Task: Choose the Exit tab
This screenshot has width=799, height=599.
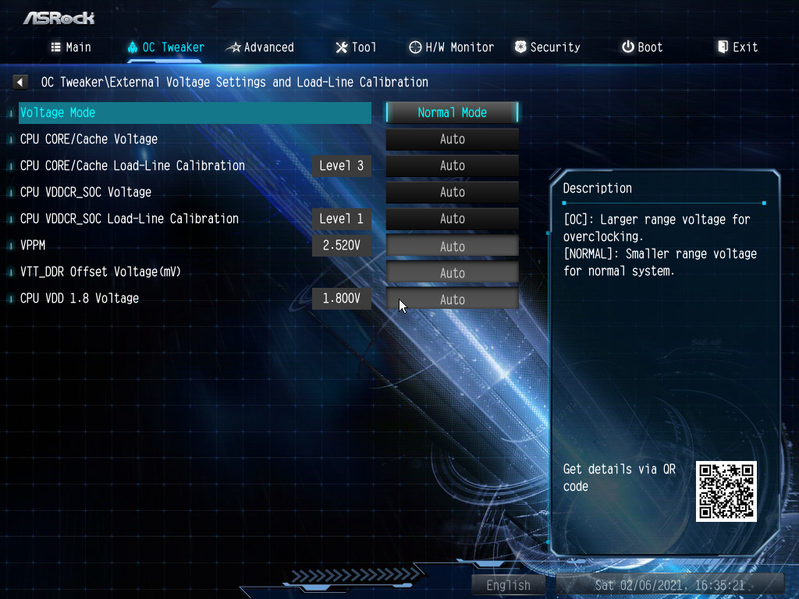Action: tap(737, 47)
